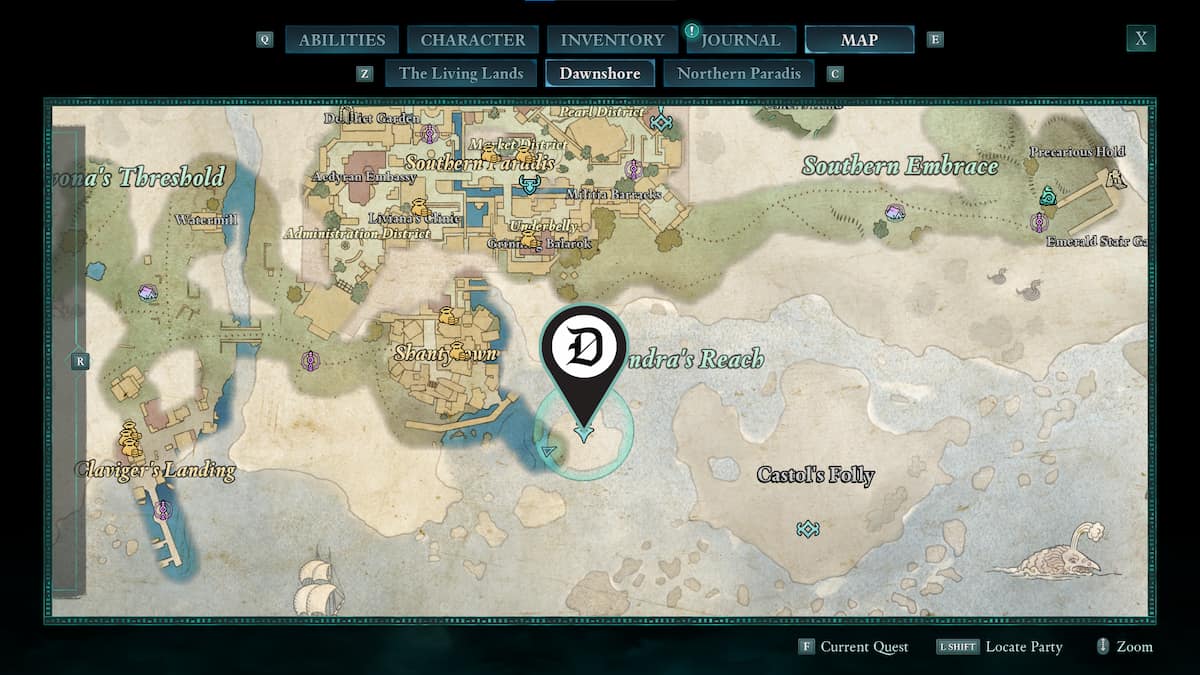Go to the Journal tab
Screen dimensions: 1200x675
[x=740, y=40]
